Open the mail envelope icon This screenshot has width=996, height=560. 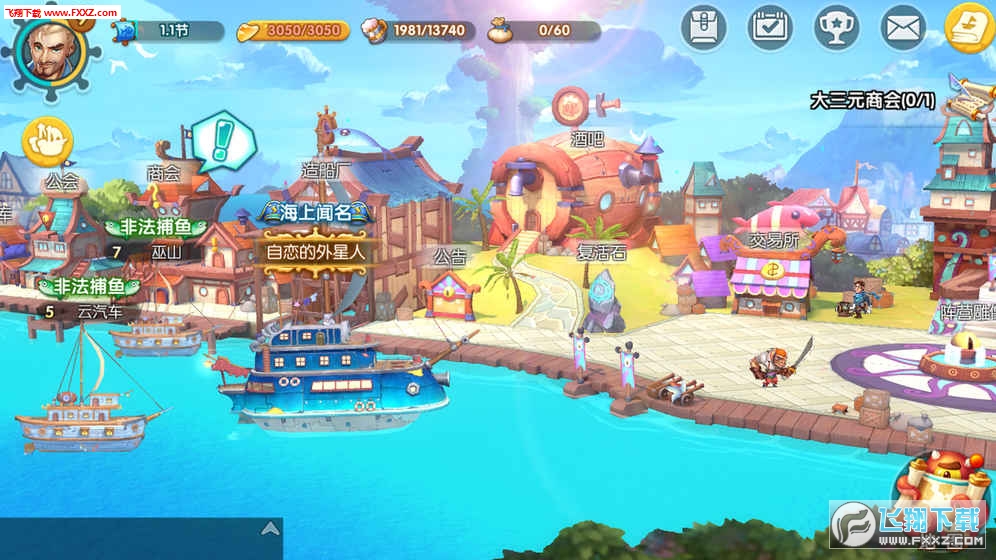point(903,27)
